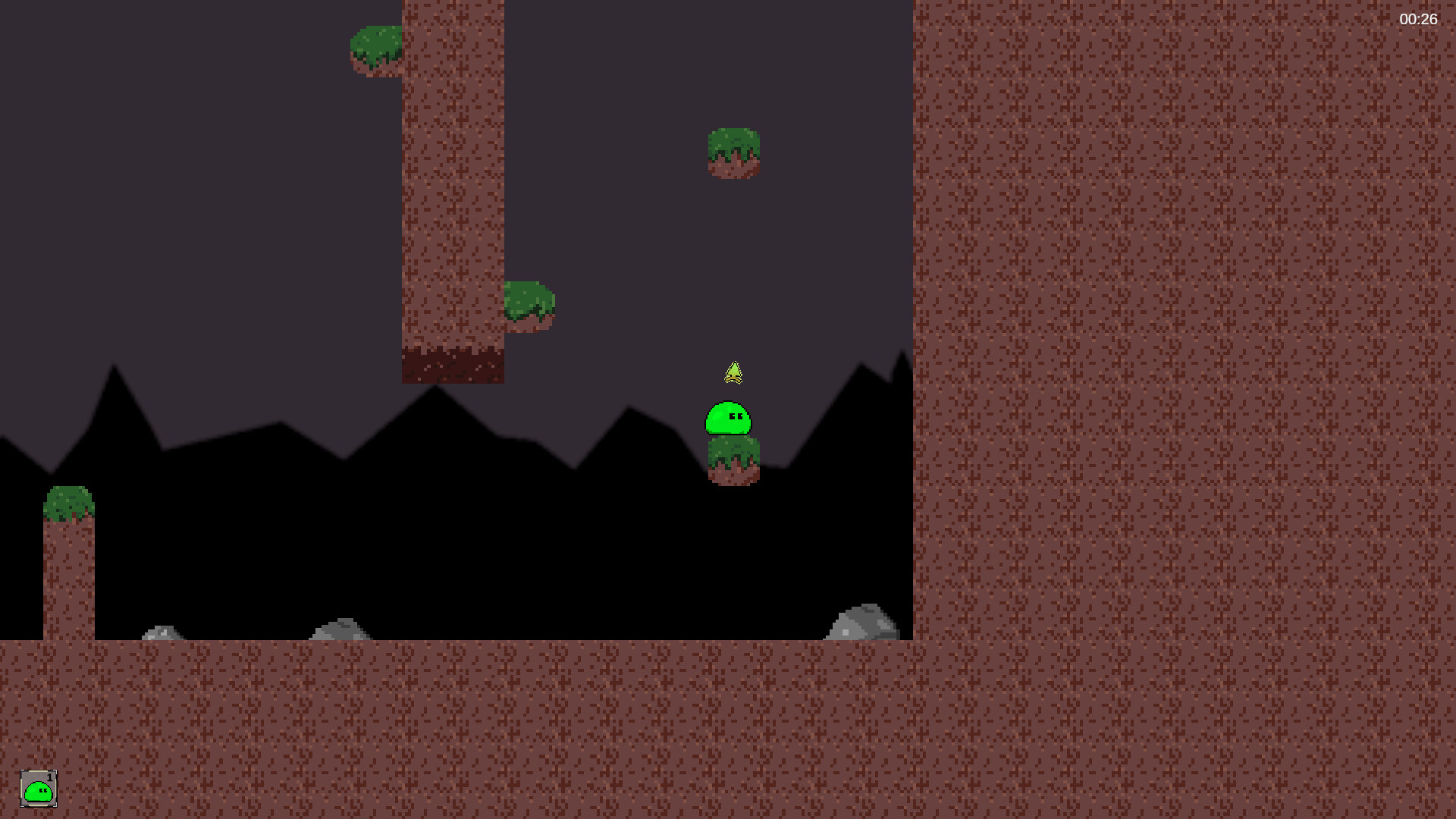Click the green slime character in the level
1456x819 pixels.
tap(730, 419)
